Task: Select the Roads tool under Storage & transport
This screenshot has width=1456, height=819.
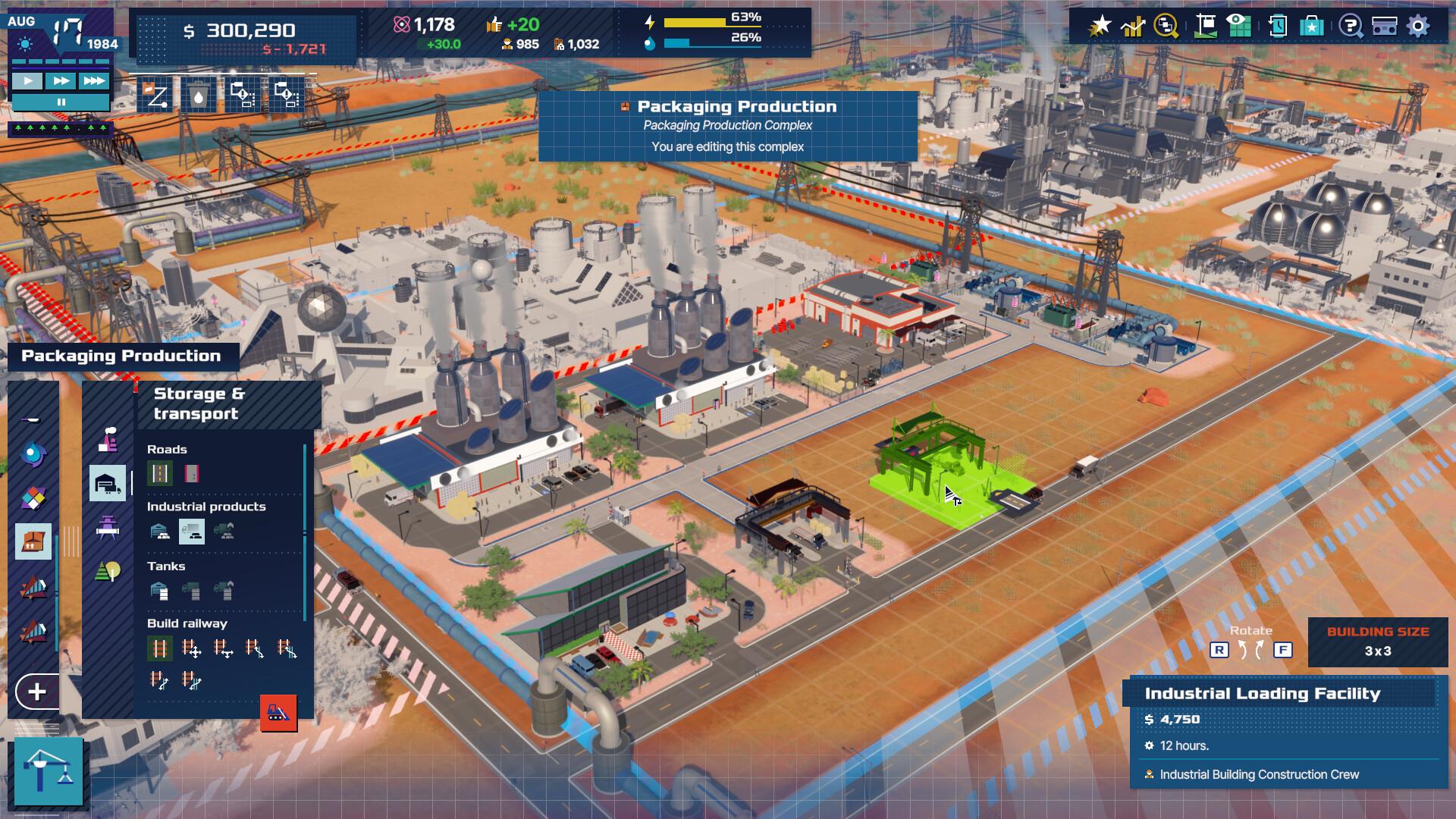Action: [x=162, y=475]
